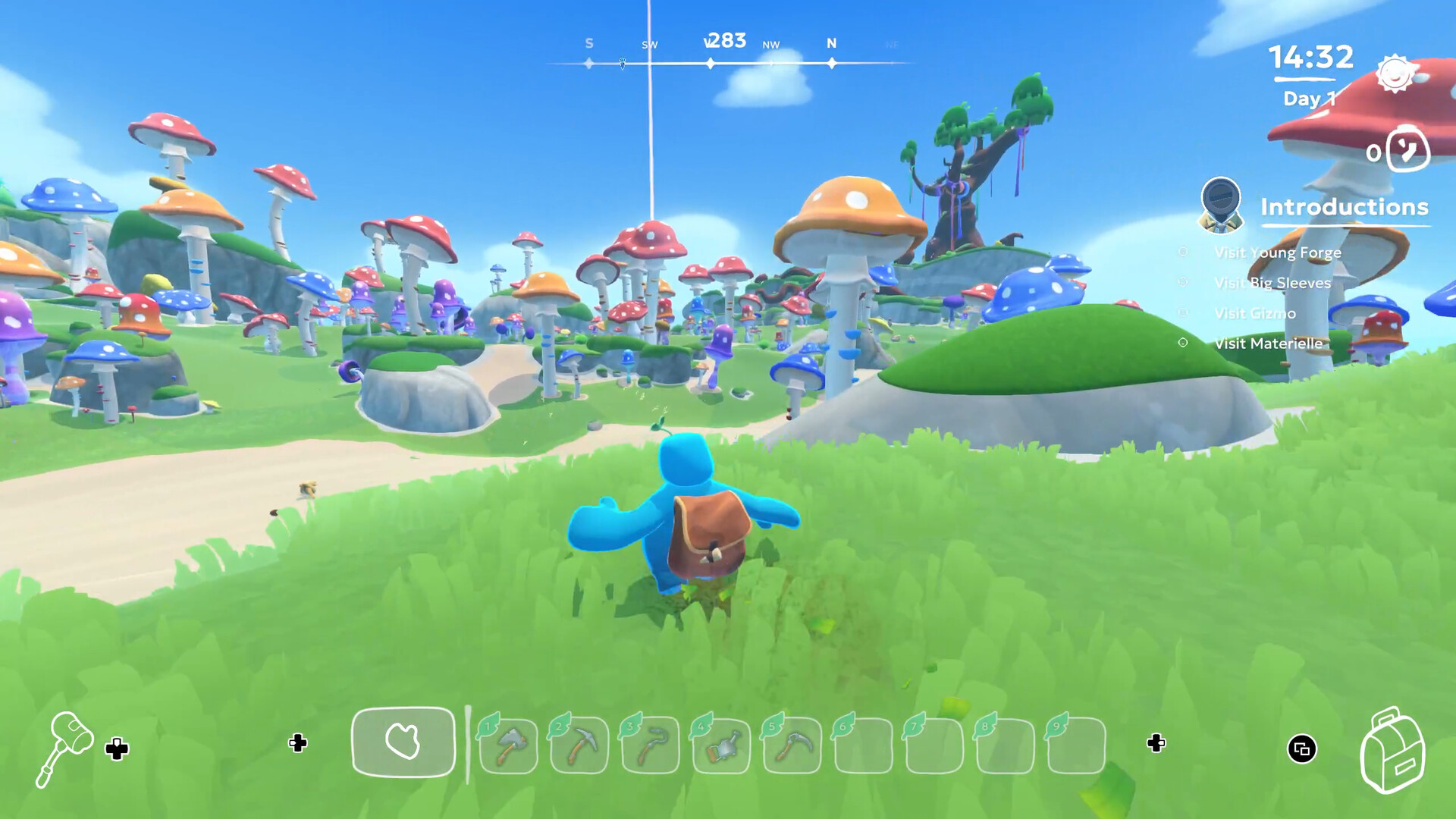The width and height of the screenshot is (1456, 819).
Task: Open the stopwatch timer counter
Action: coord(1400,151)
